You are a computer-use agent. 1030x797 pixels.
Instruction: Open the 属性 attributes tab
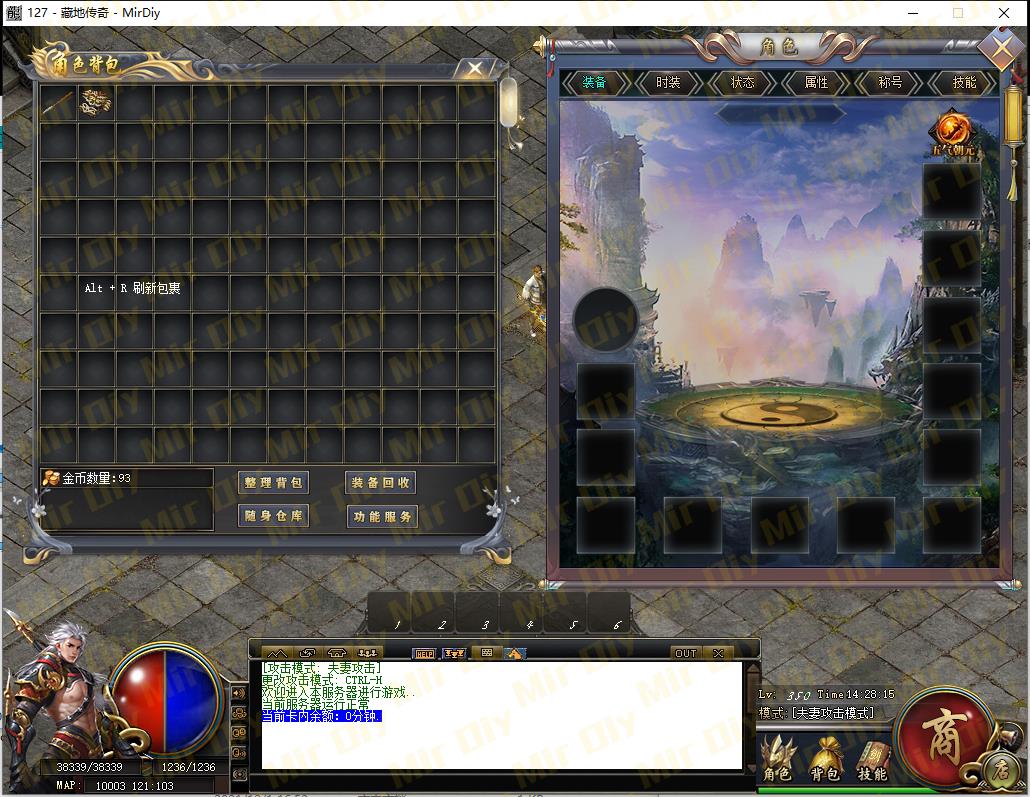pyautogui.click(x=816, y=83)
